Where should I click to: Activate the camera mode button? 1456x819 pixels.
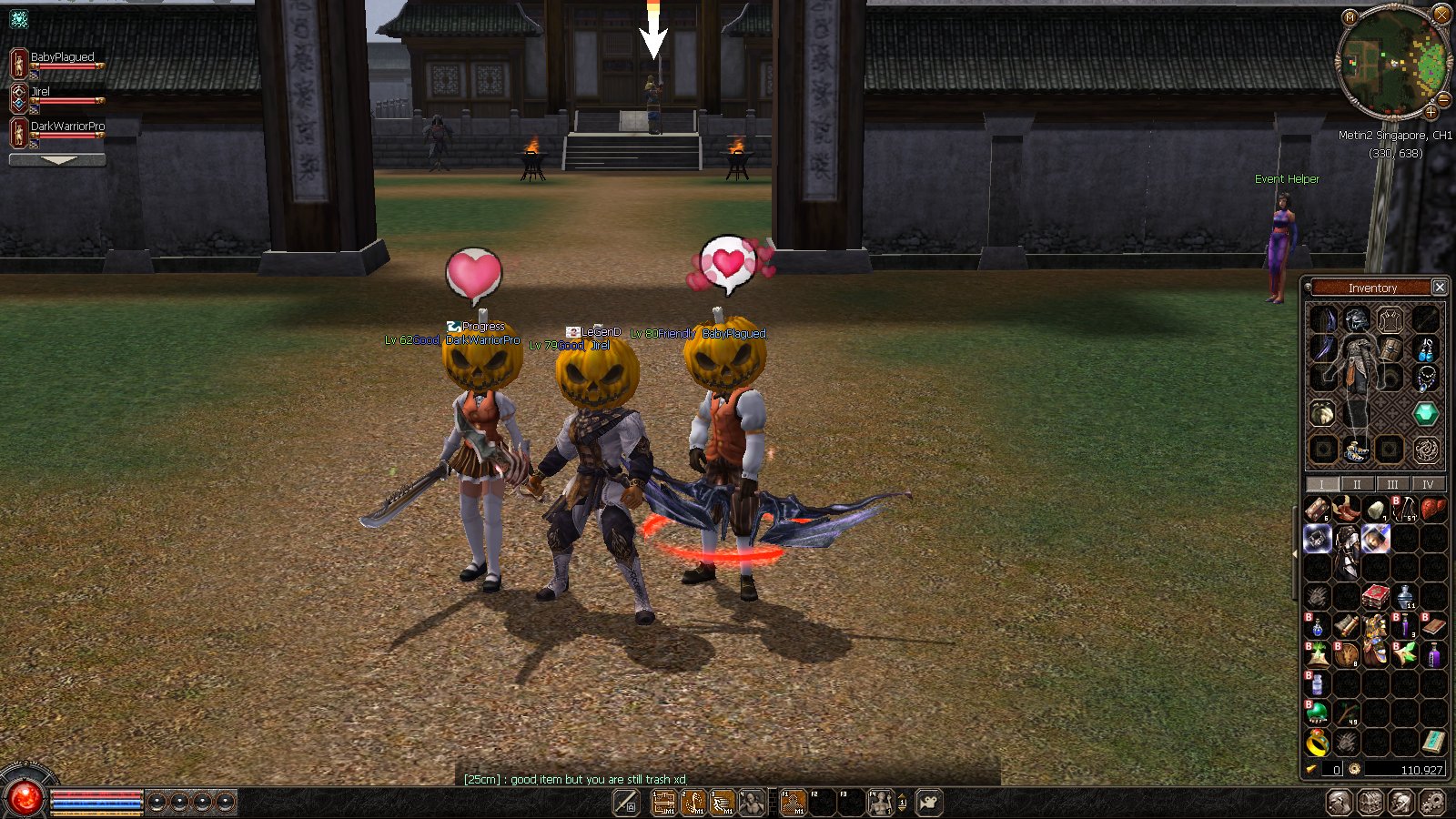[929, 803]
